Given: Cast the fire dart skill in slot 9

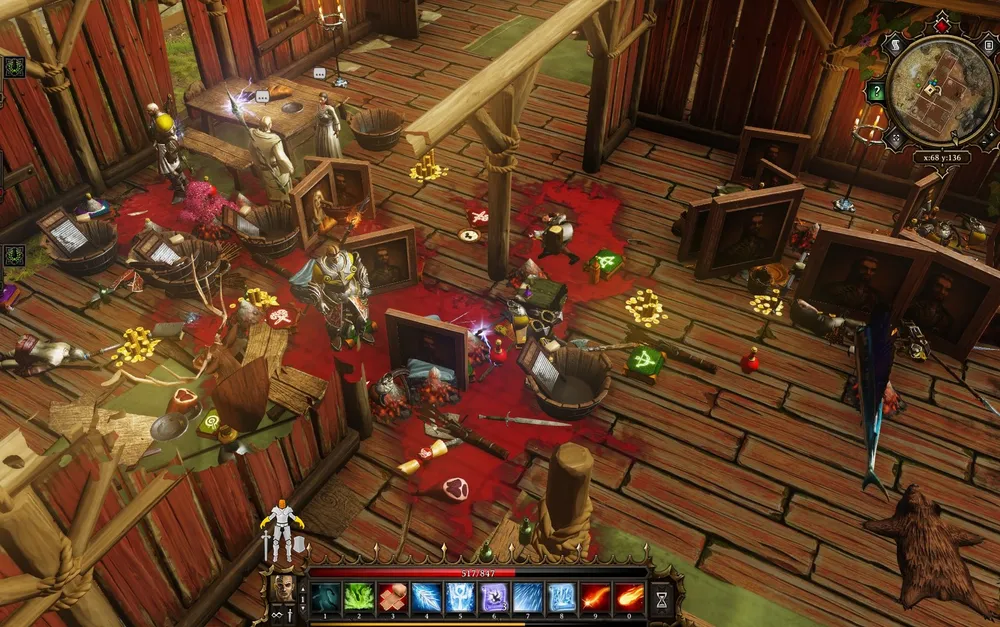Looking at the screenshot, I should point(596,597).
